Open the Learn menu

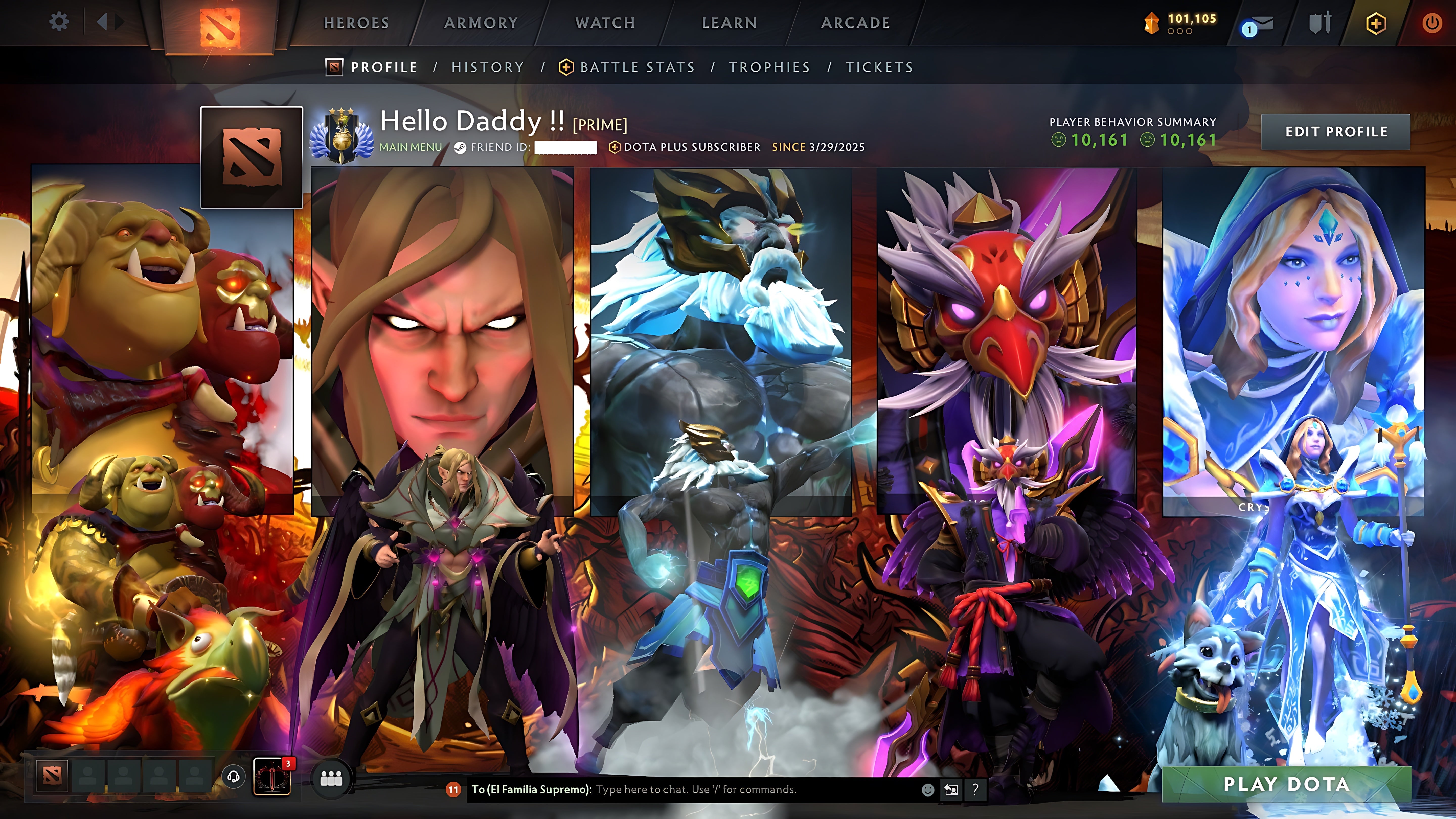[729, 22]
